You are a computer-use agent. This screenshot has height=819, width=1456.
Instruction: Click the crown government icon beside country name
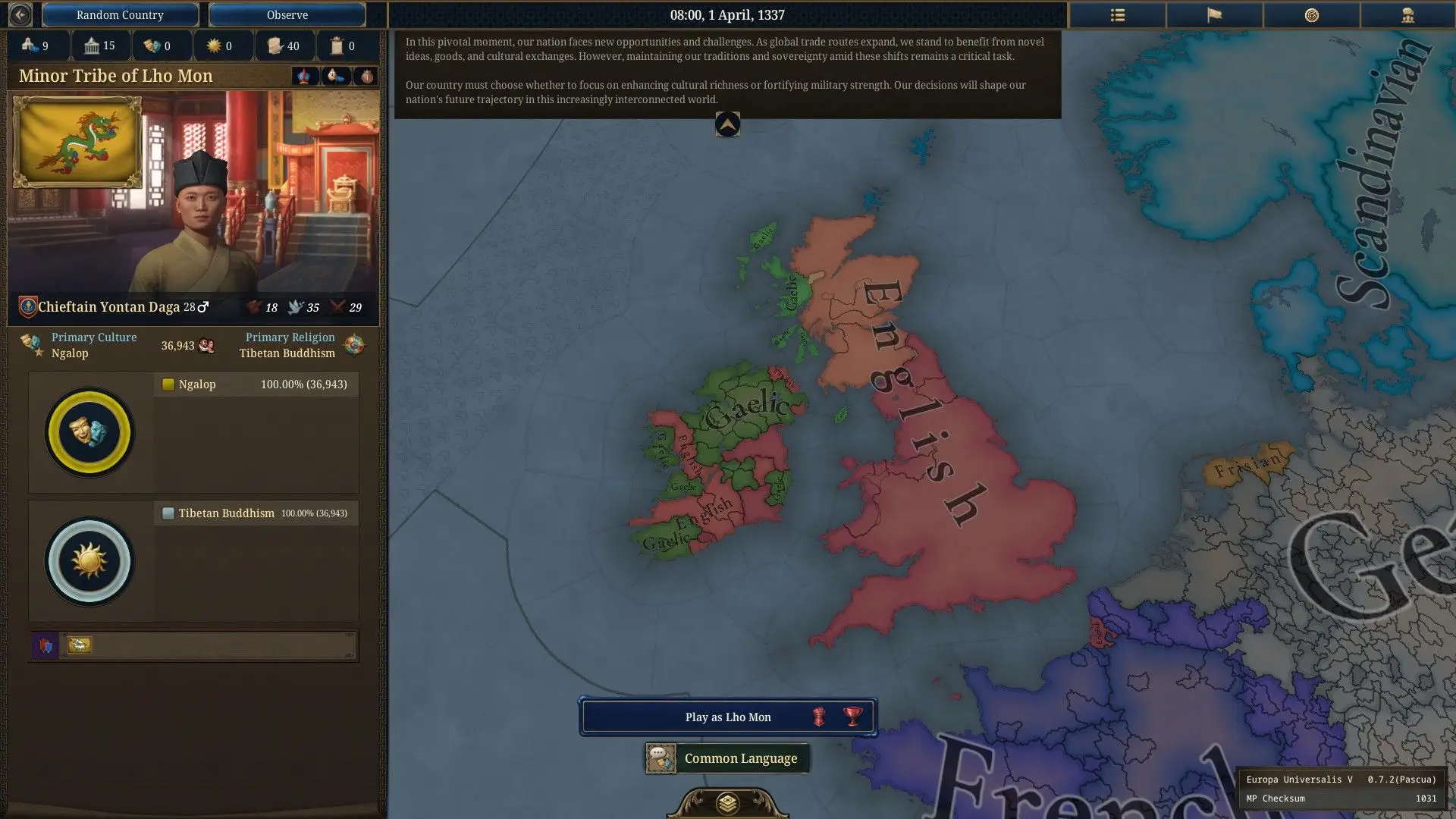tap(304, 76)
